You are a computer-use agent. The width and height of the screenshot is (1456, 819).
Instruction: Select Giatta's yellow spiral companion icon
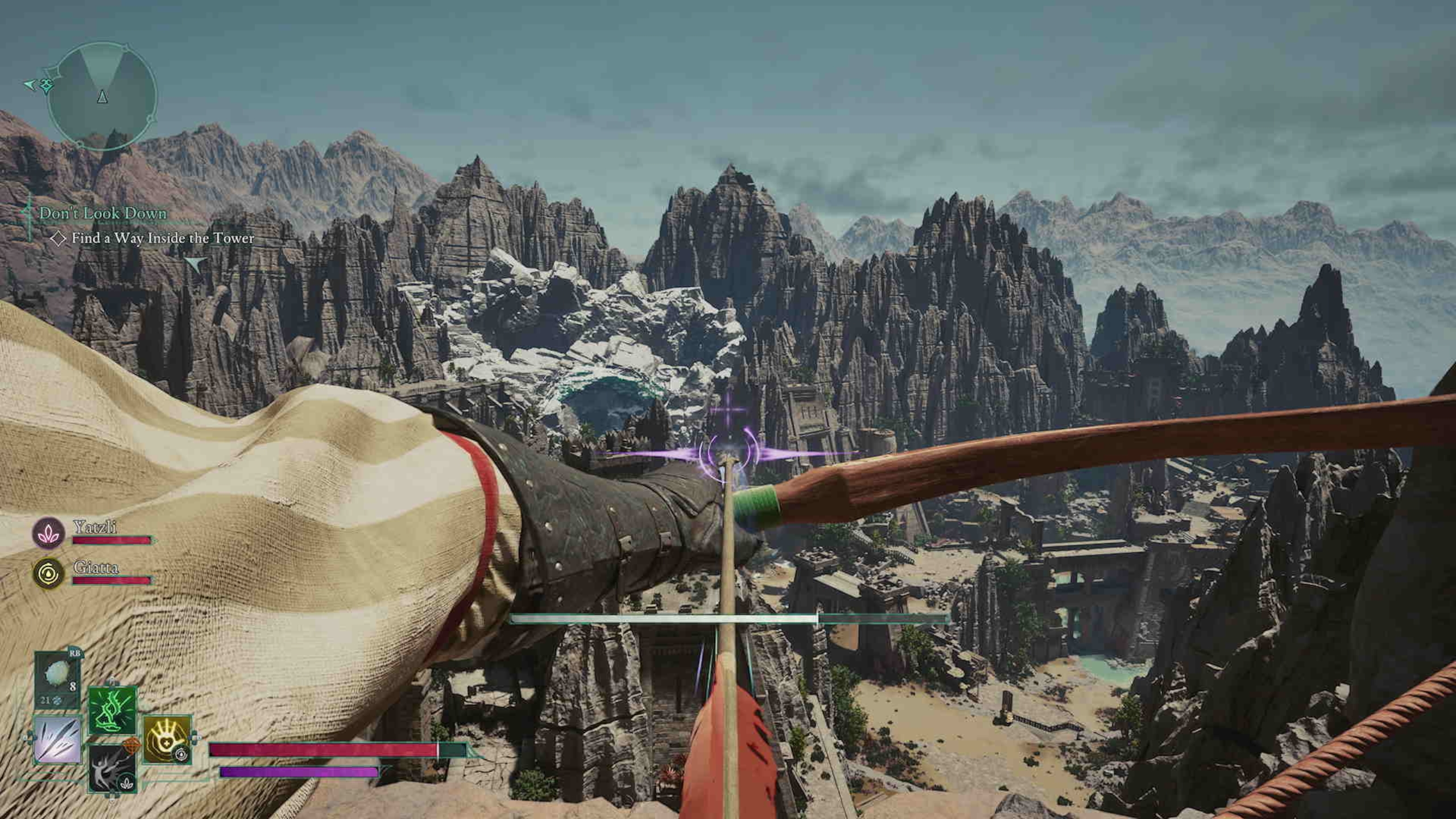[48, 573]
